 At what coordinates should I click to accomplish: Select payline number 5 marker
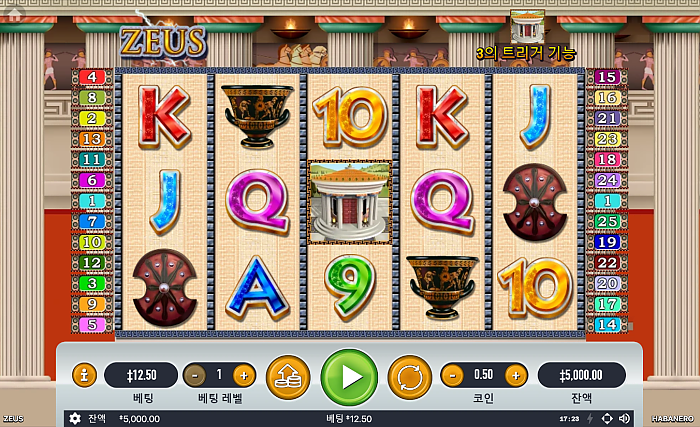click(x=93, y=325)
